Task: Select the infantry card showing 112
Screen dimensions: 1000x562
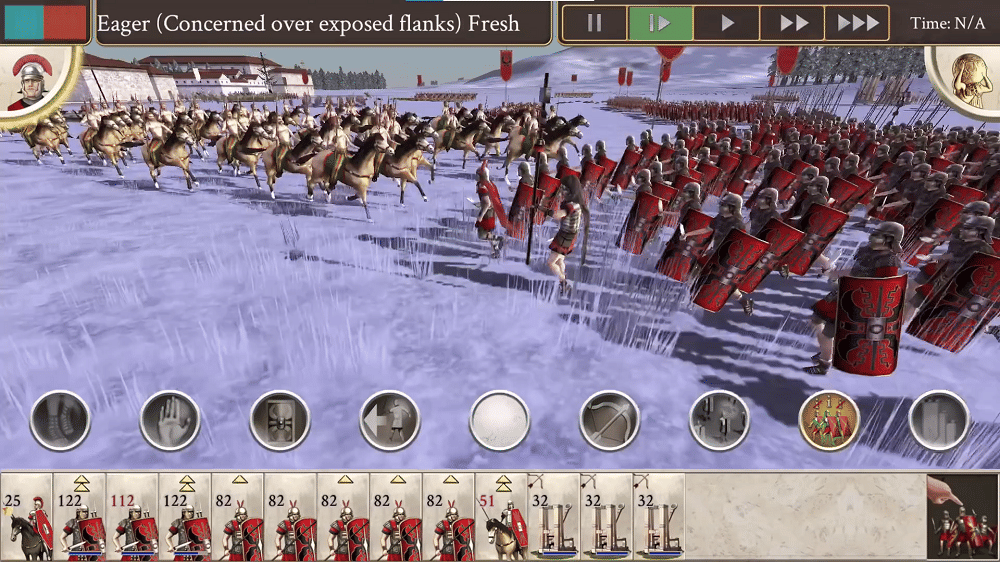Action: (x=132, y=517)
